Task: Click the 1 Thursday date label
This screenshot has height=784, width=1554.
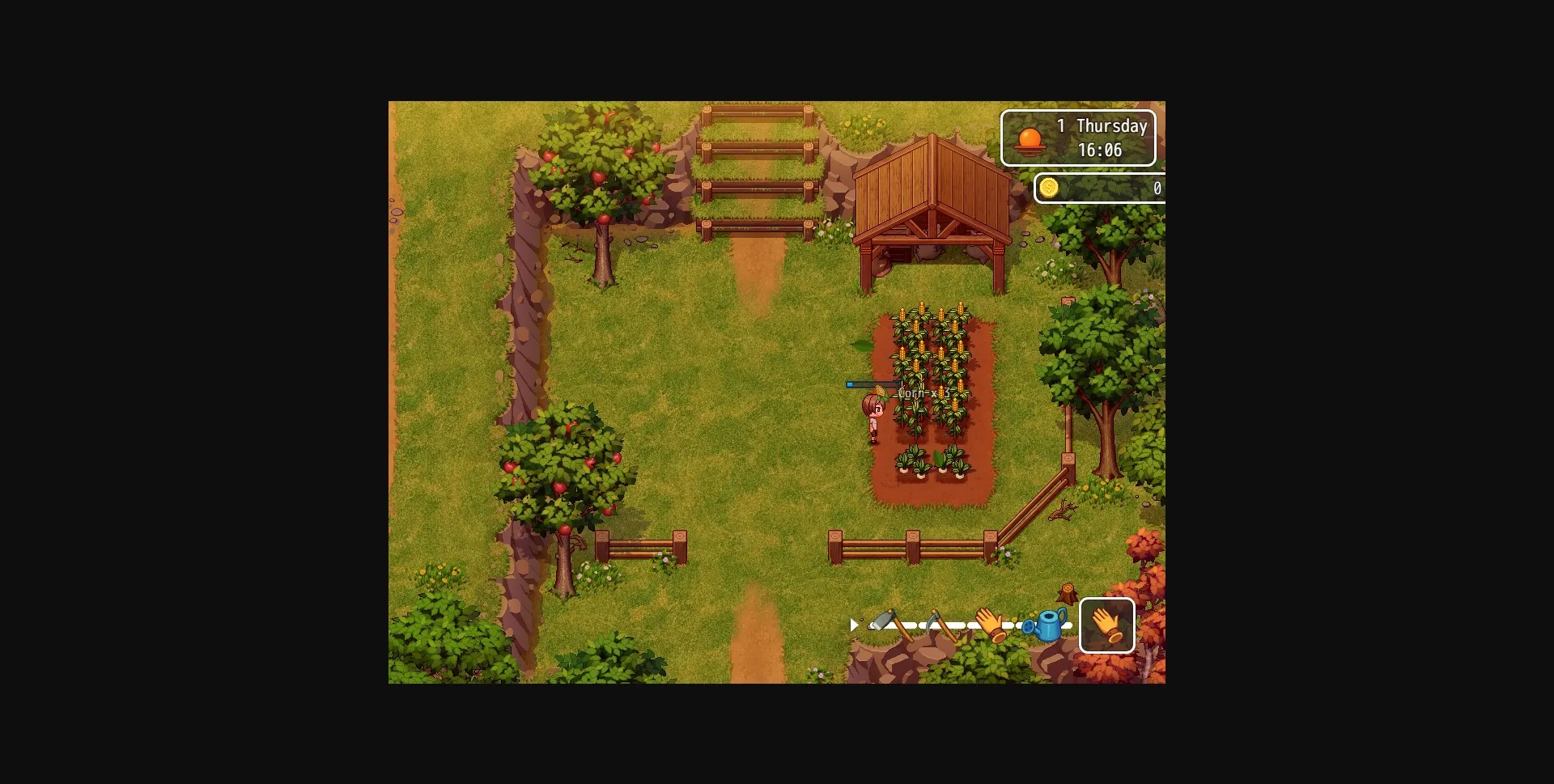Action: click(1102, 126)
